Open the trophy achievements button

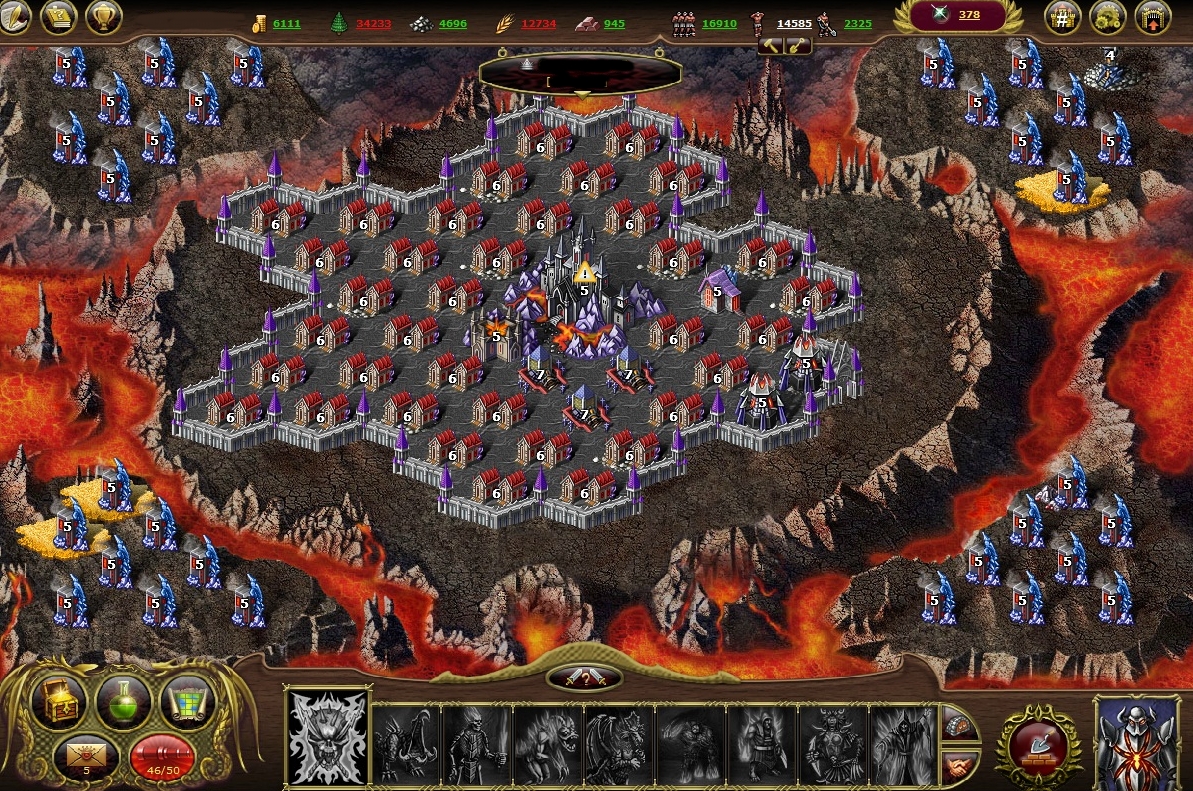pos(103,16)
